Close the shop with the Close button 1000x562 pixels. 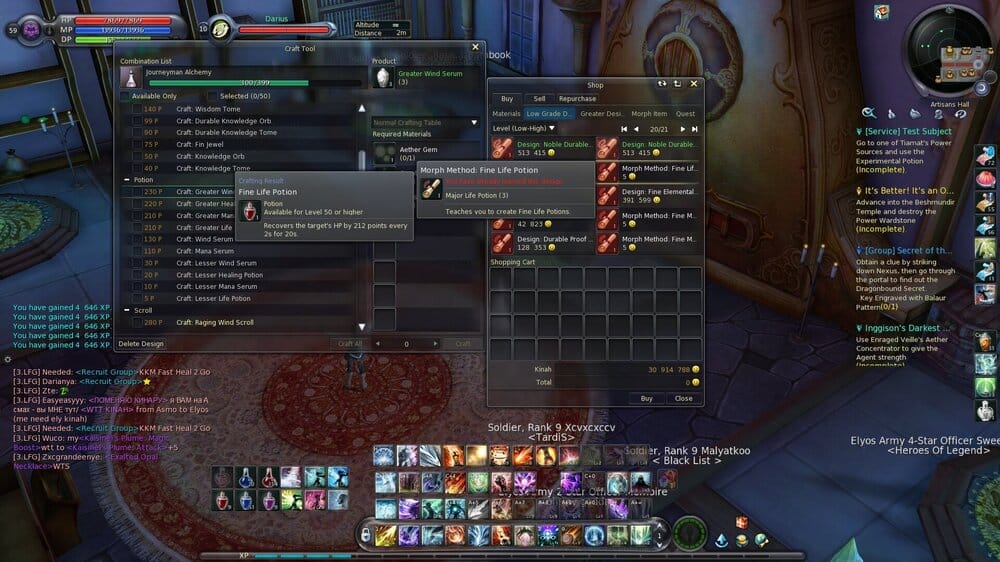683,398
